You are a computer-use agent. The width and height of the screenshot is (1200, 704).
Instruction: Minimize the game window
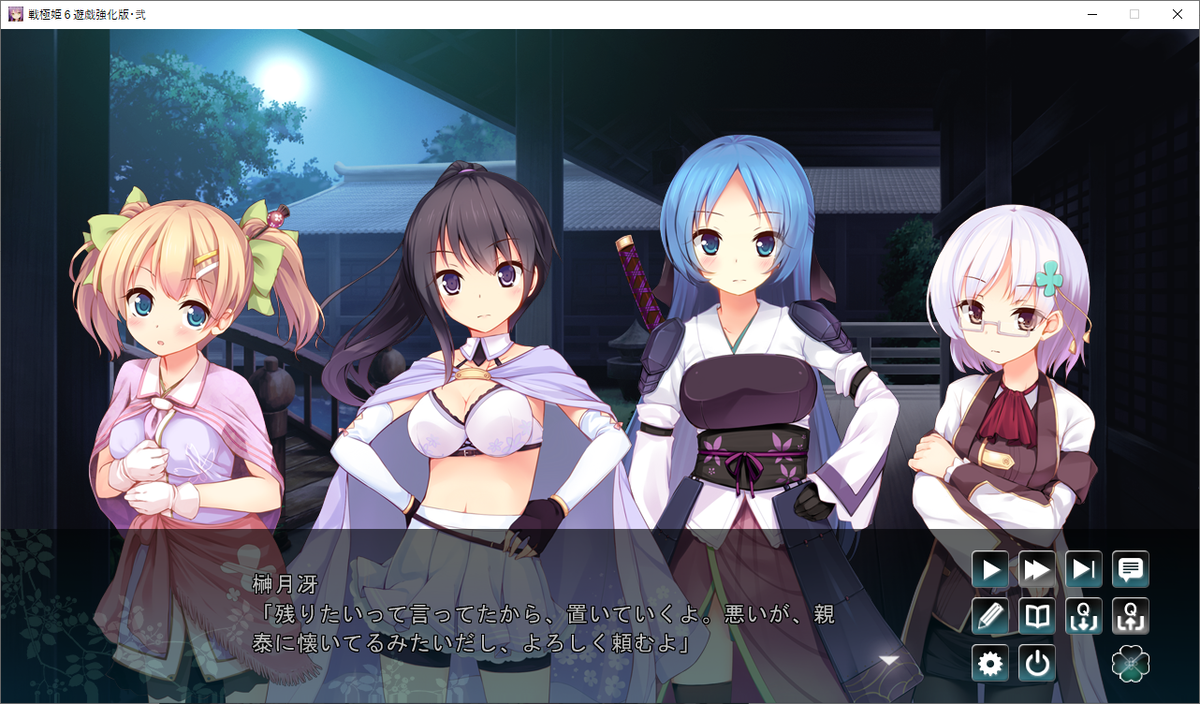[x=1088, y=14]
